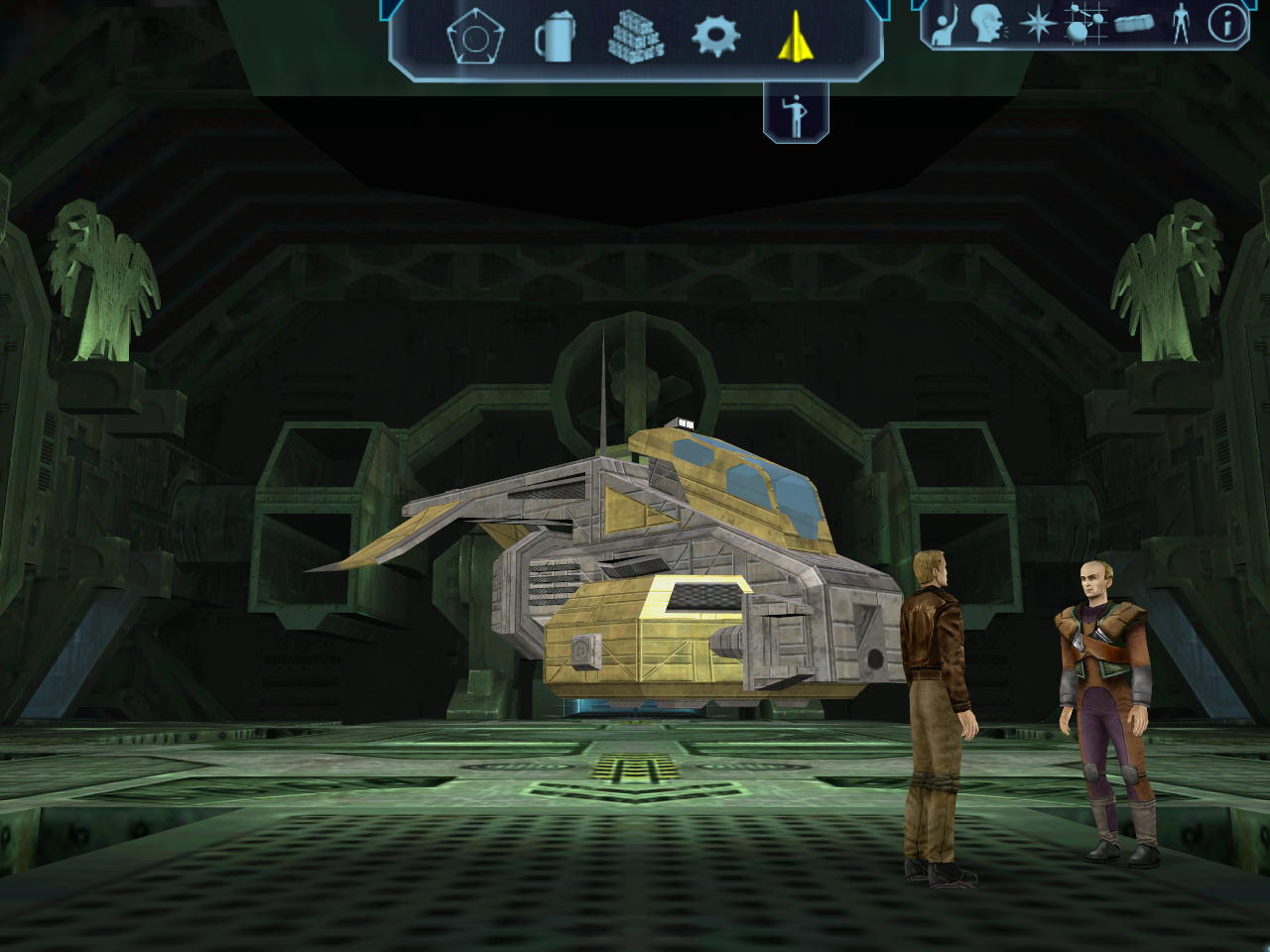Open the star map network icon
Viewport: 1270px width, 952px height.
(x=1085, y=24)
